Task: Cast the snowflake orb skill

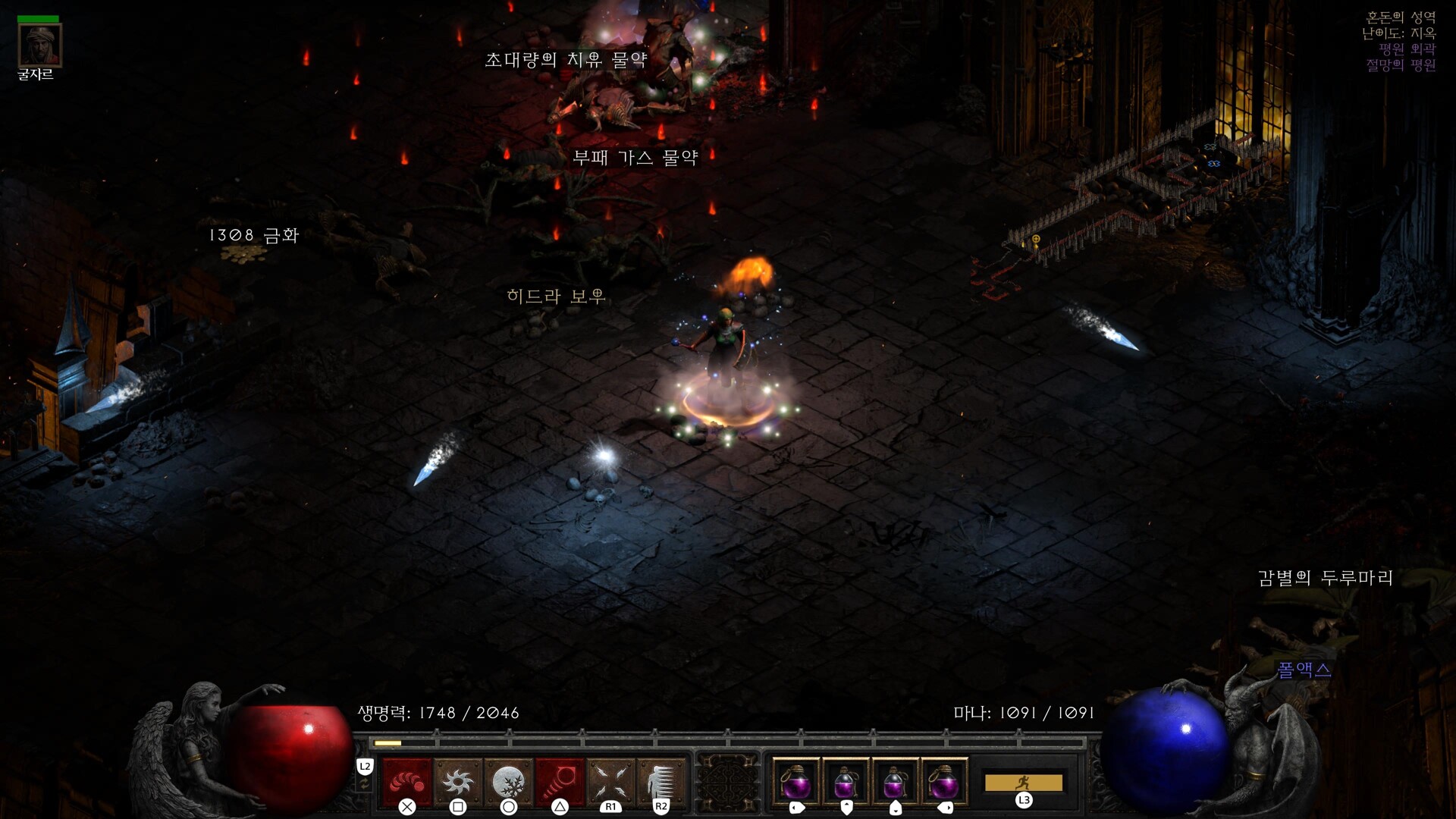Action: tap(508, 781)
